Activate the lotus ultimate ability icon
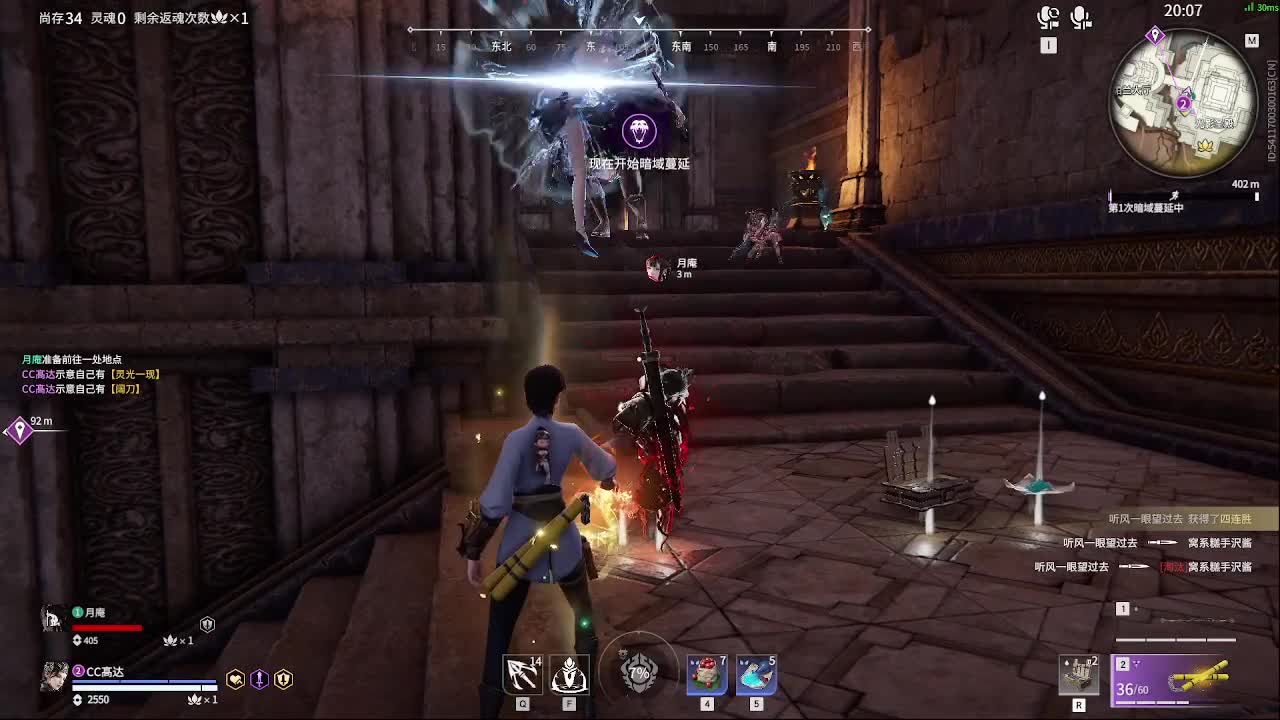 coord(569,675)
